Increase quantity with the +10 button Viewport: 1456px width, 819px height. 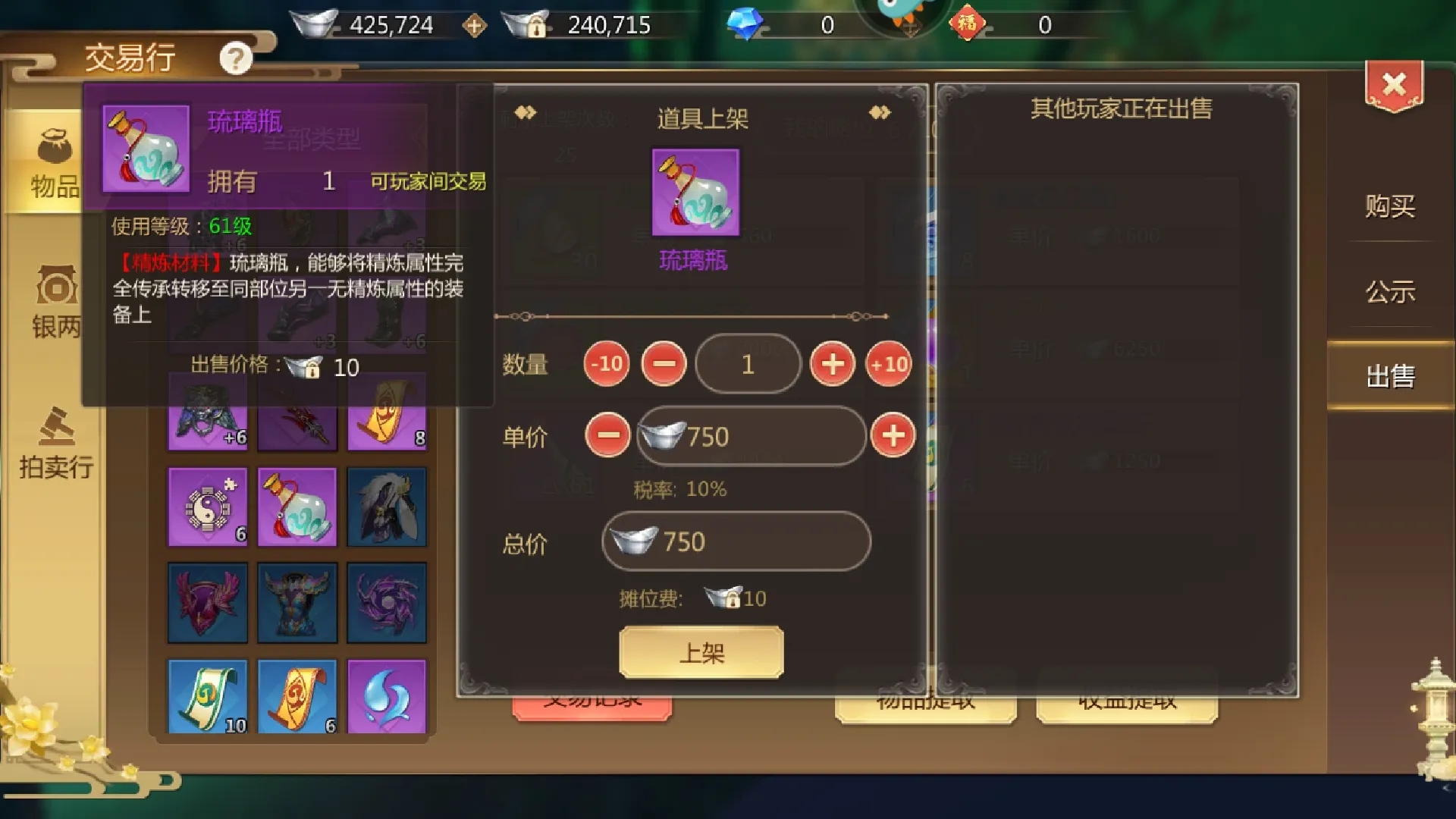[890, 364]
